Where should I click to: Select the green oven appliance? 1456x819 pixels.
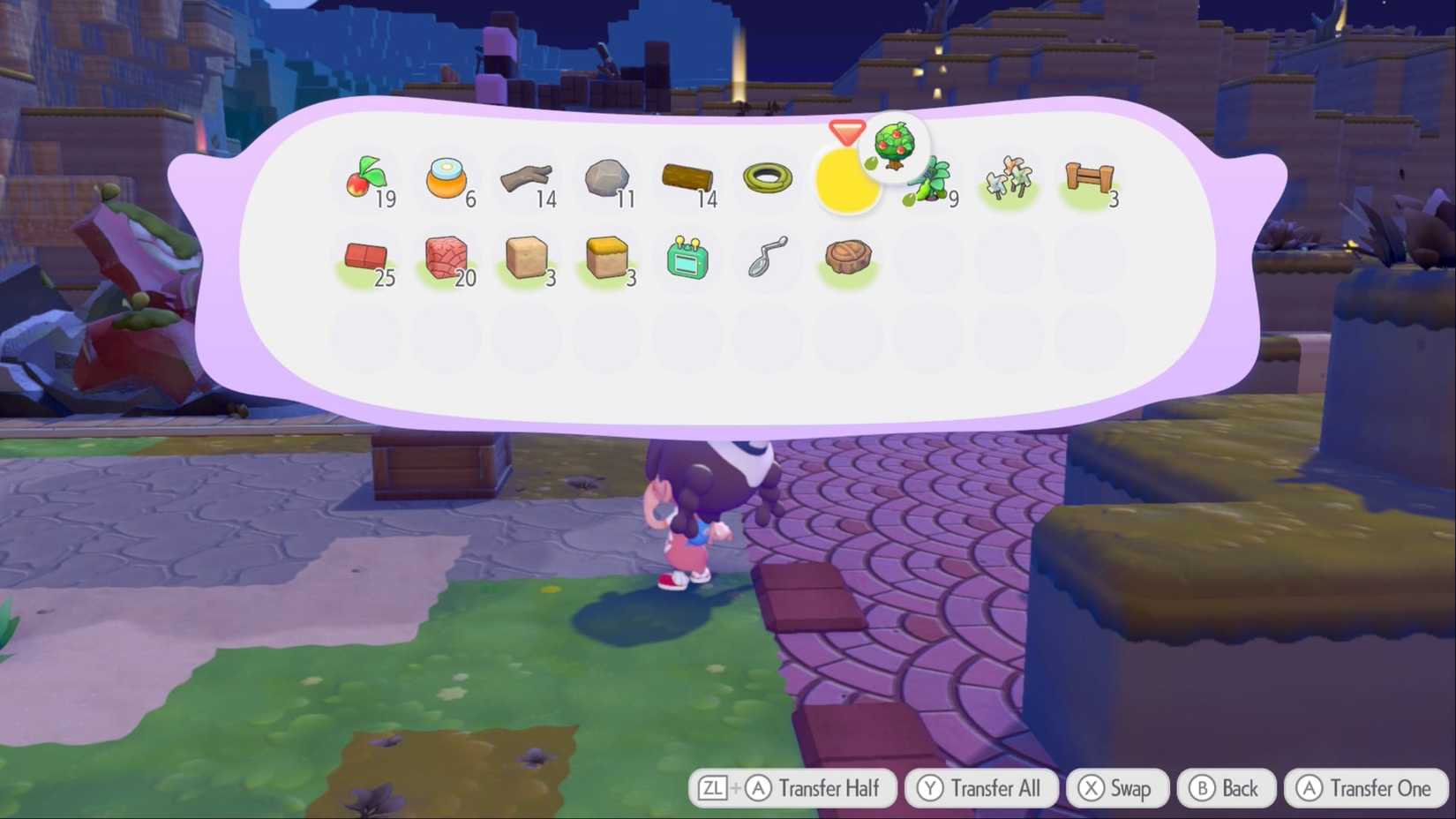(x=687, y=259)
